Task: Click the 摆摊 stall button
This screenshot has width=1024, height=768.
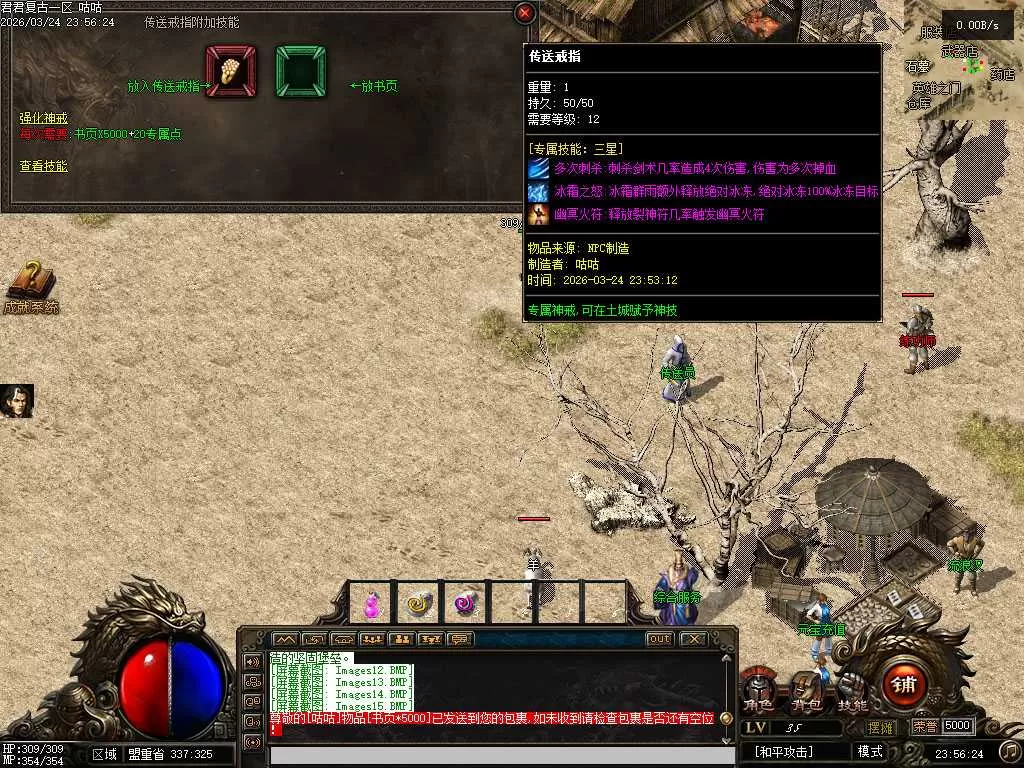Action: click(x=881, y=727)
